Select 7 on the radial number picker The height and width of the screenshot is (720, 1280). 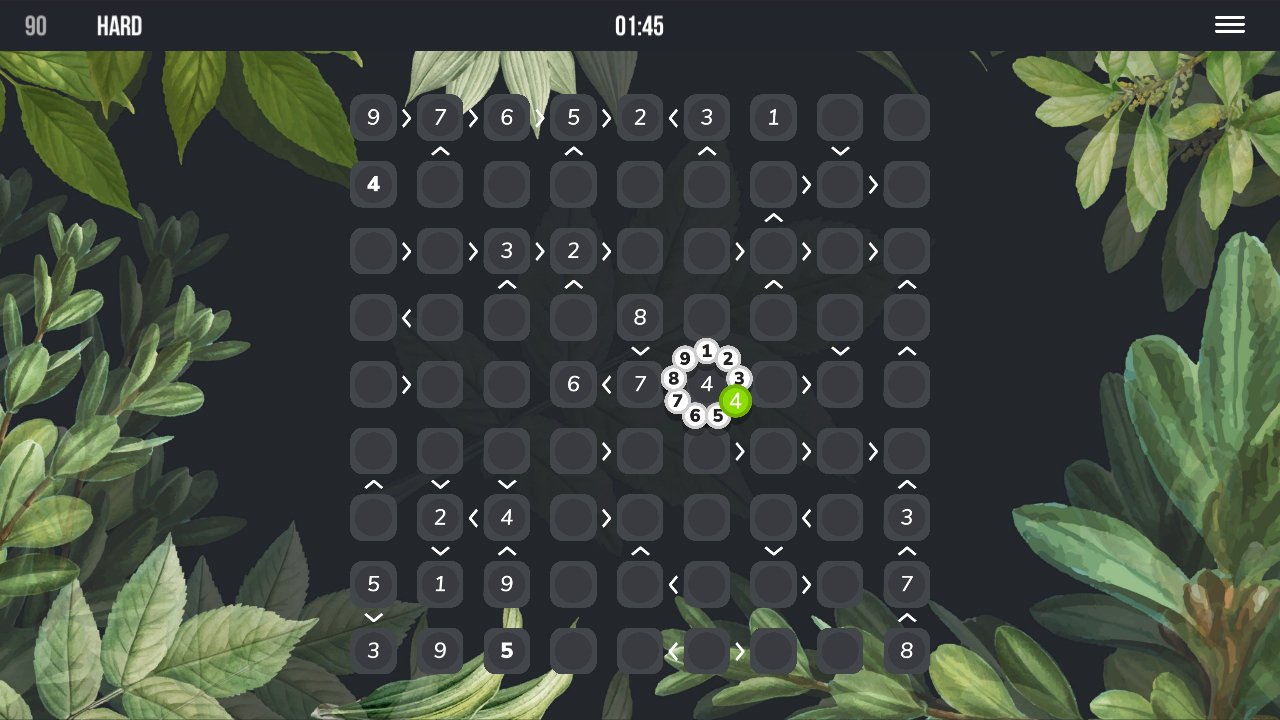(679, 401)
